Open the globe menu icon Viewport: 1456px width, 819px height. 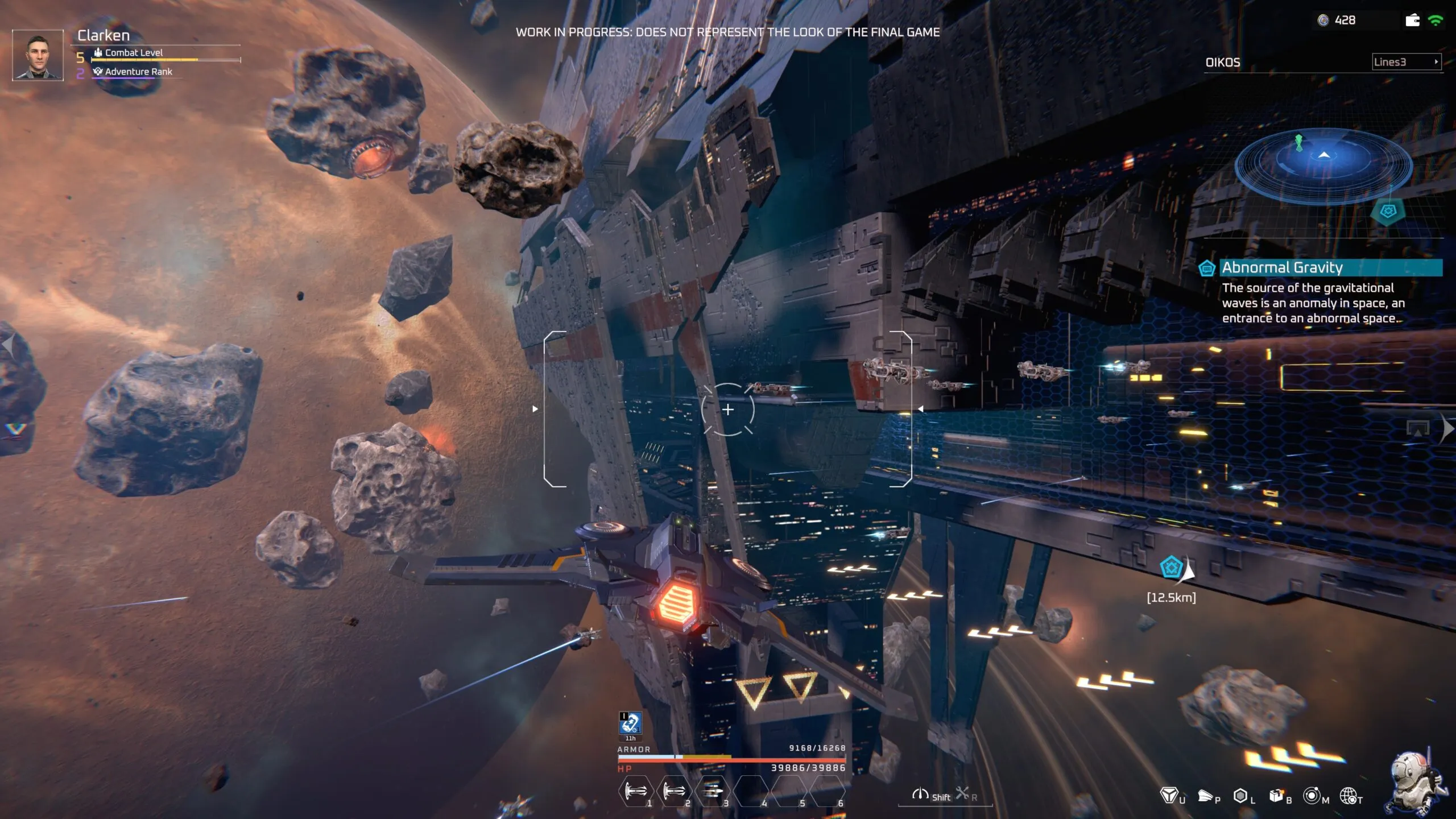coord(1349,795)
